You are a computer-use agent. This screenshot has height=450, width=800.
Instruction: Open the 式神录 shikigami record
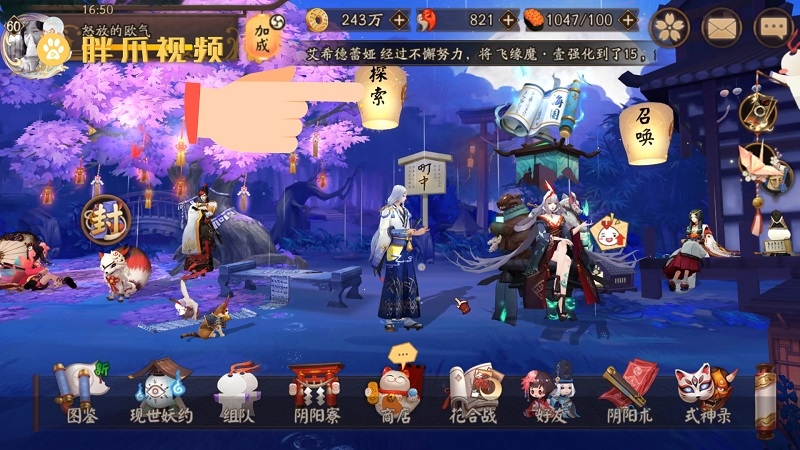(707, 393)
